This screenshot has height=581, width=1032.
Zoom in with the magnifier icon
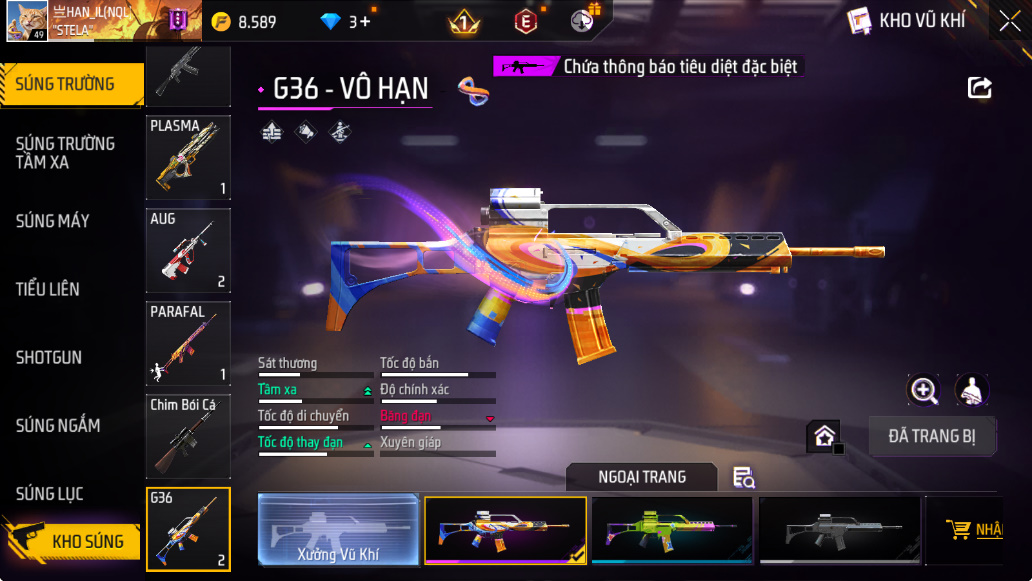click(922, 391)
